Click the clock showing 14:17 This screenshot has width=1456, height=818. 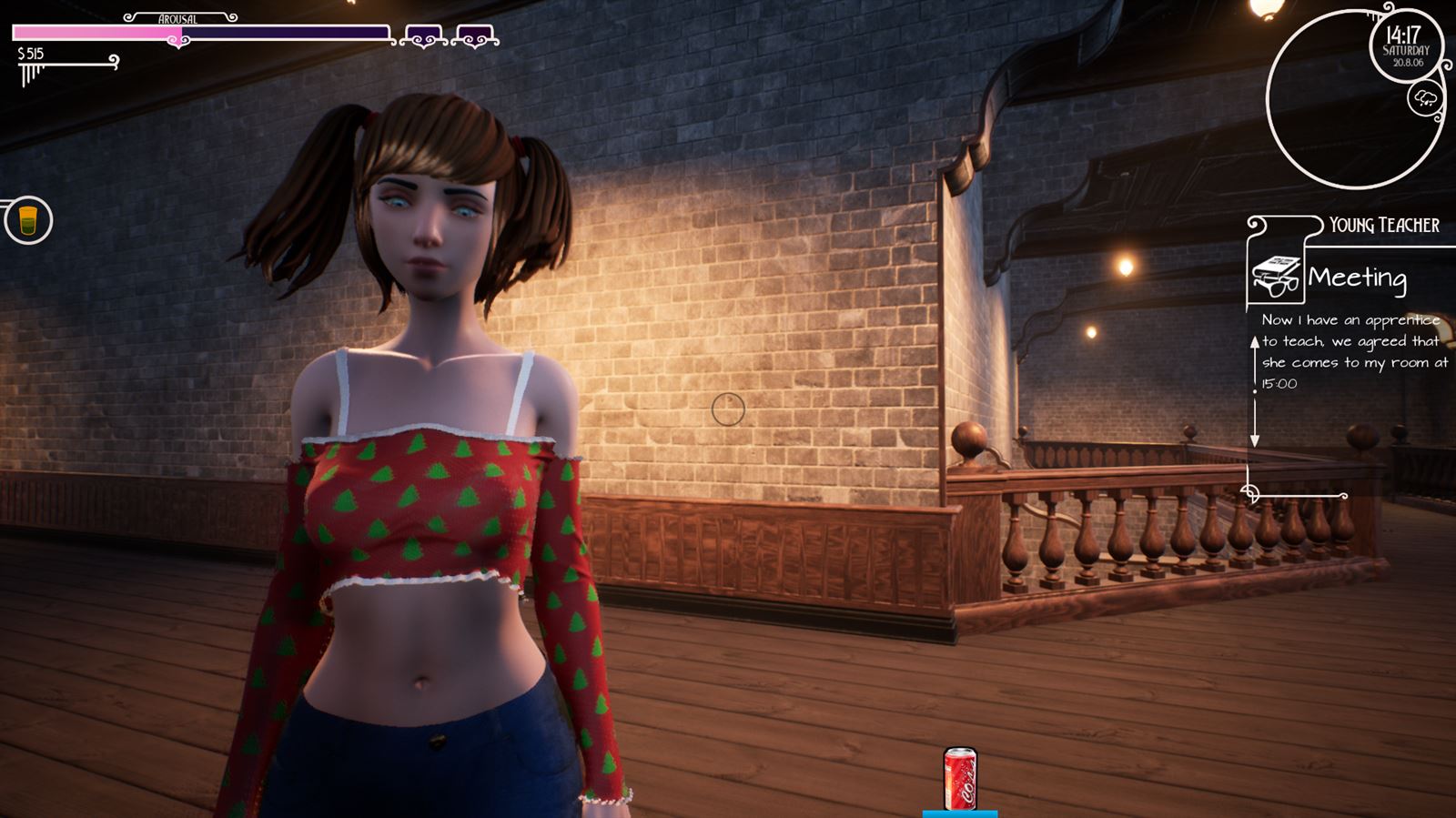[1406, 36]
